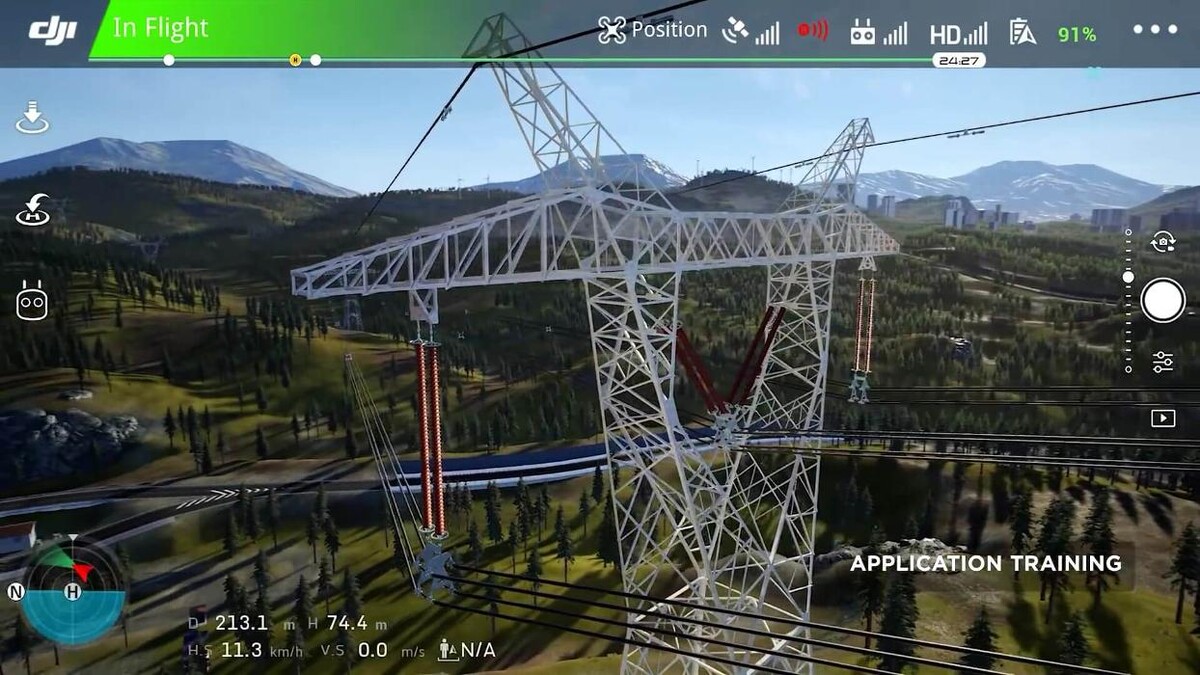Select the Application Training label

985,564
